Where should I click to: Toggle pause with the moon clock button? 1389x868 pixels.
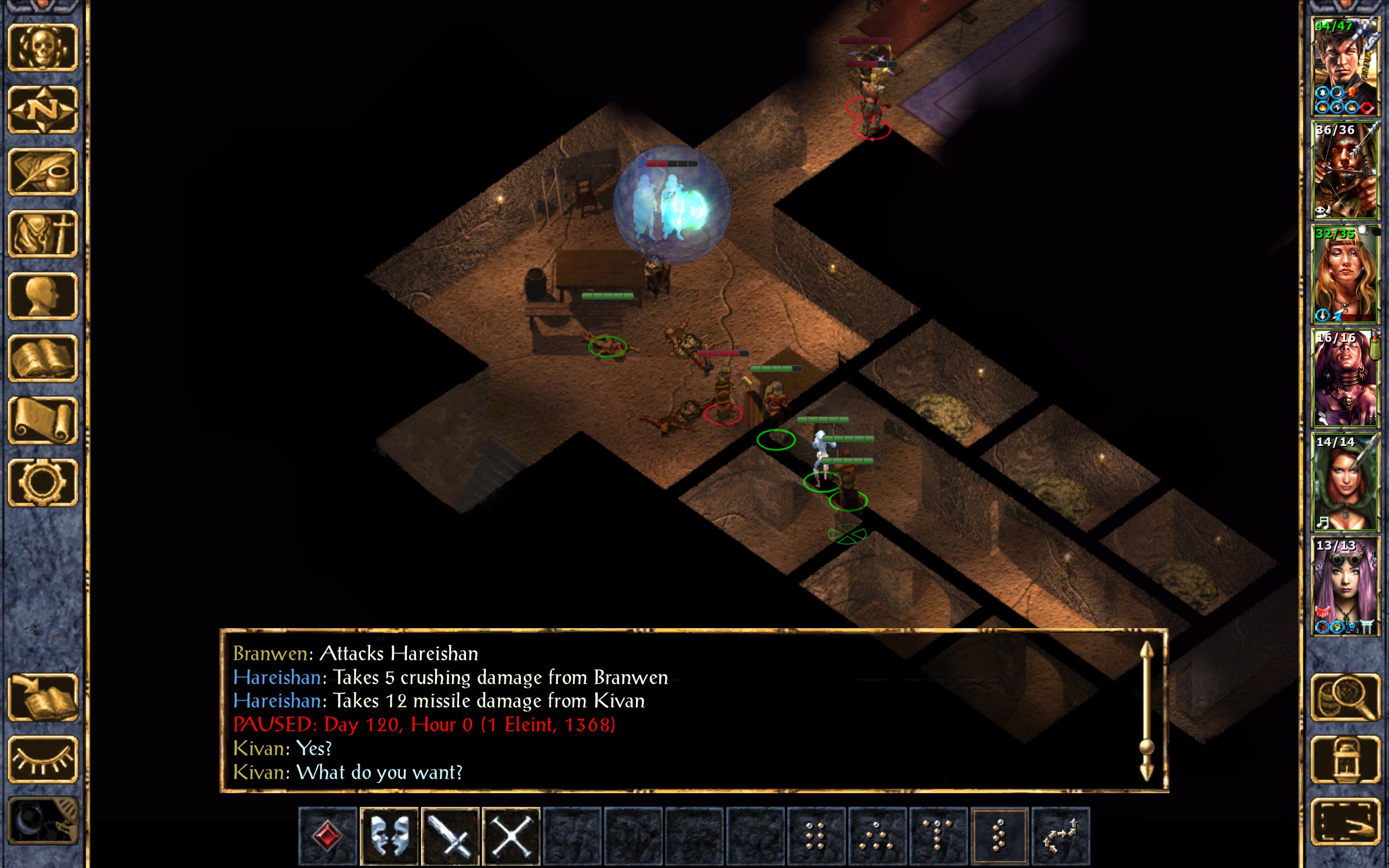(42, 821)
